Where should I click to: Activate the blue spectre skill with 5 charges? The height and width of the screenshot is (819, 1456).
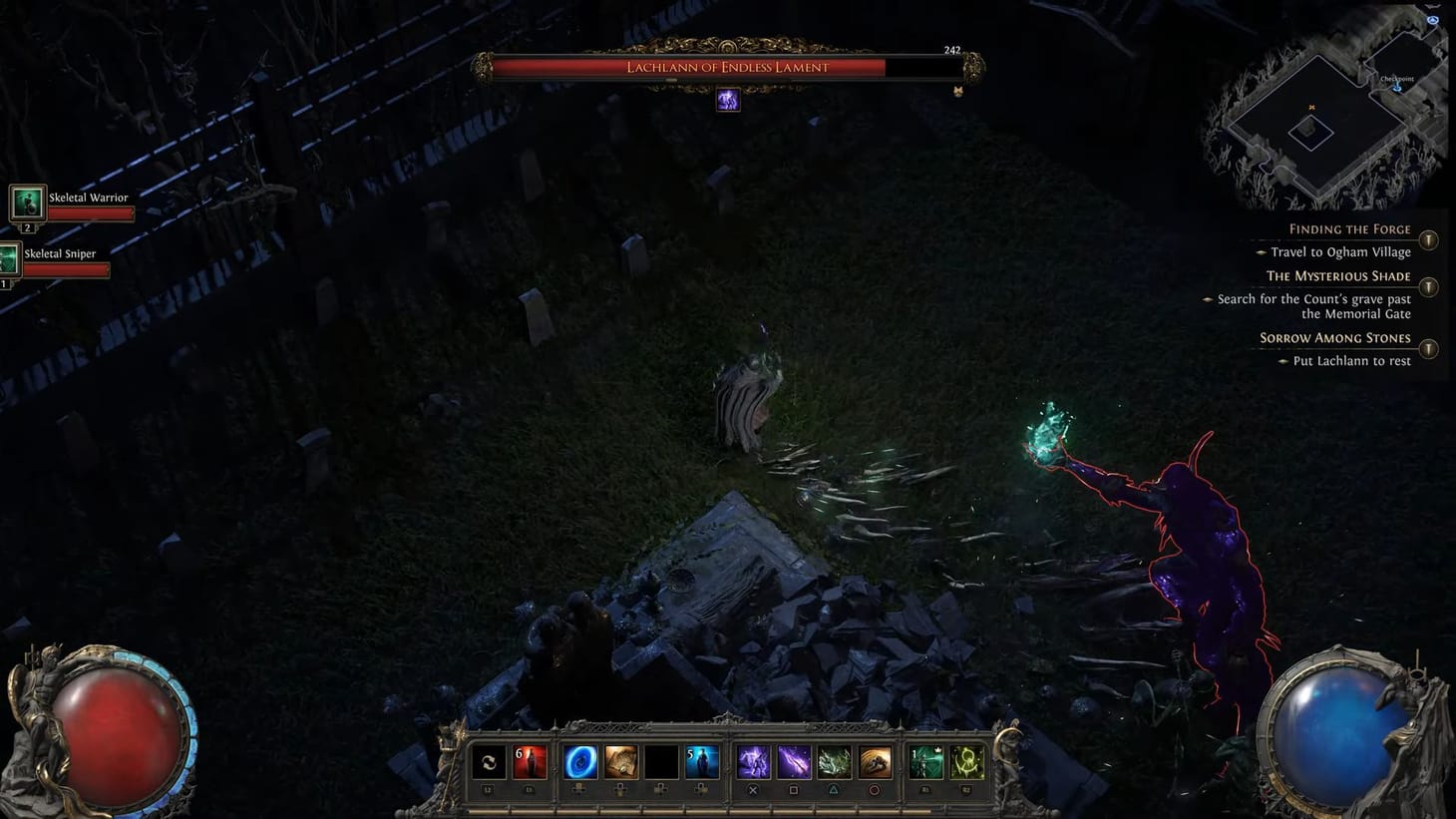pyautogui.click(x=702, y=763)
